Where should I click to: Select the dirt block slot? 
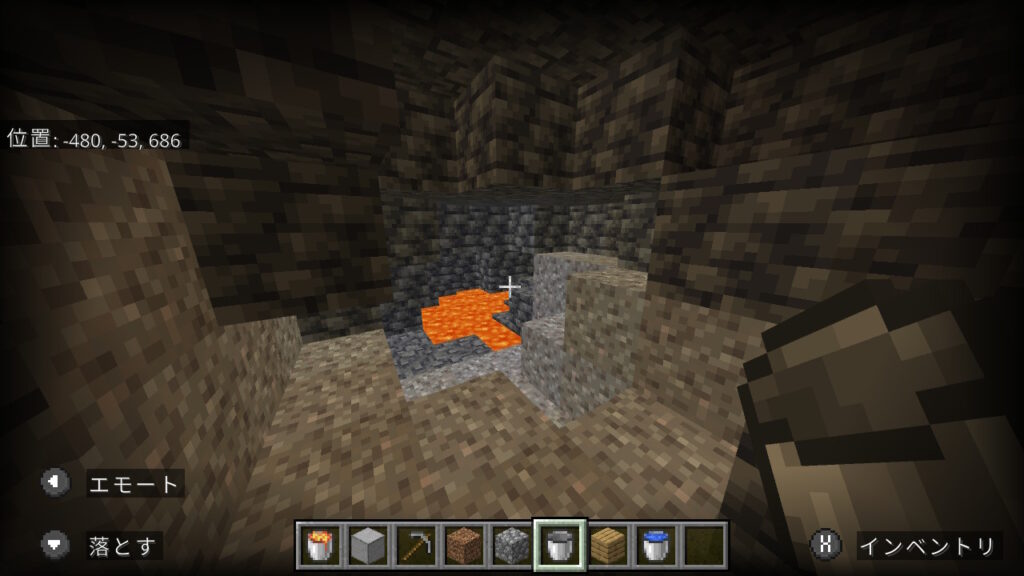click(x=463, y=545)
